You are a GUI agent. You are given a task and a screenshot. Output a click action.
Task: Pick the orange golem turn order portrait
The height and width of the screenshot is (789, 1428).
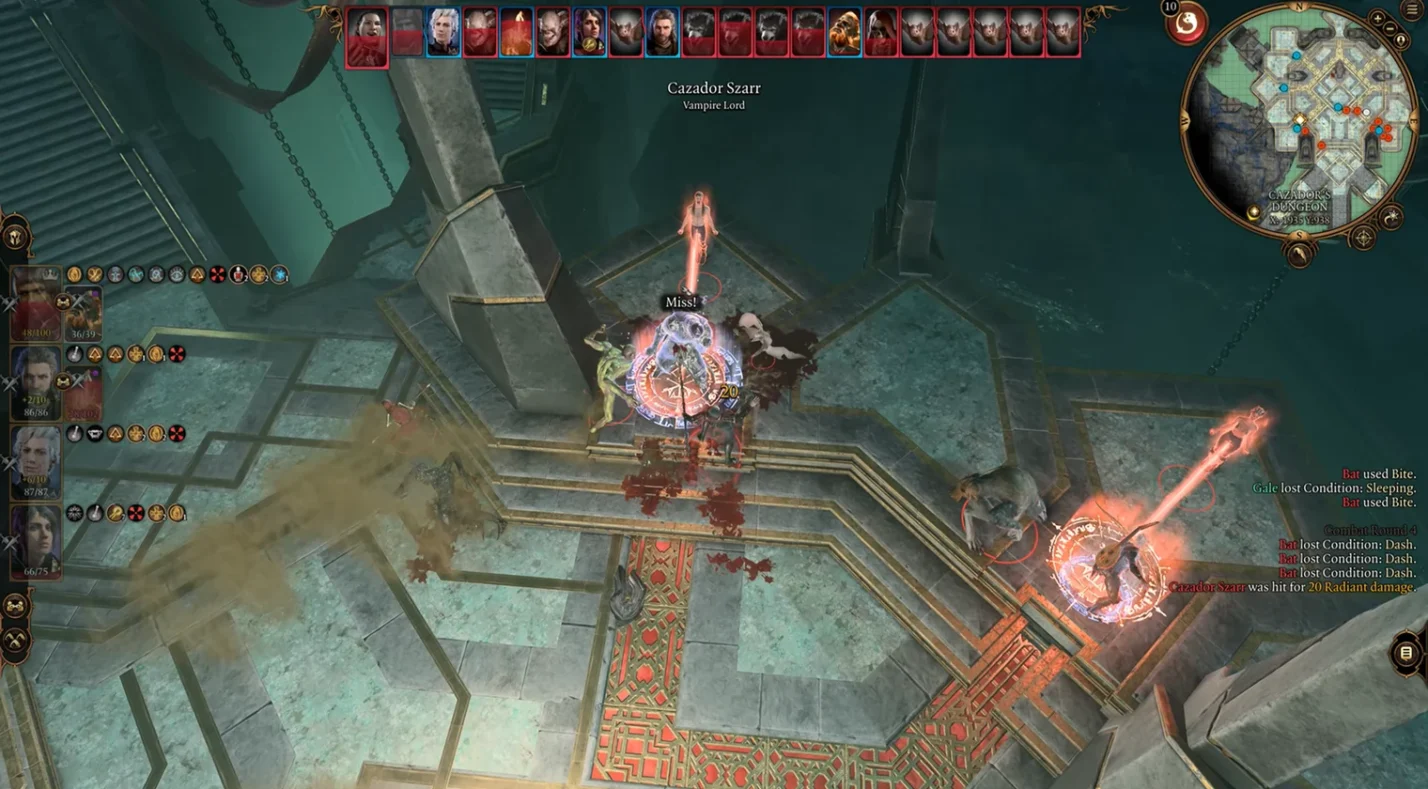(845, 32)
